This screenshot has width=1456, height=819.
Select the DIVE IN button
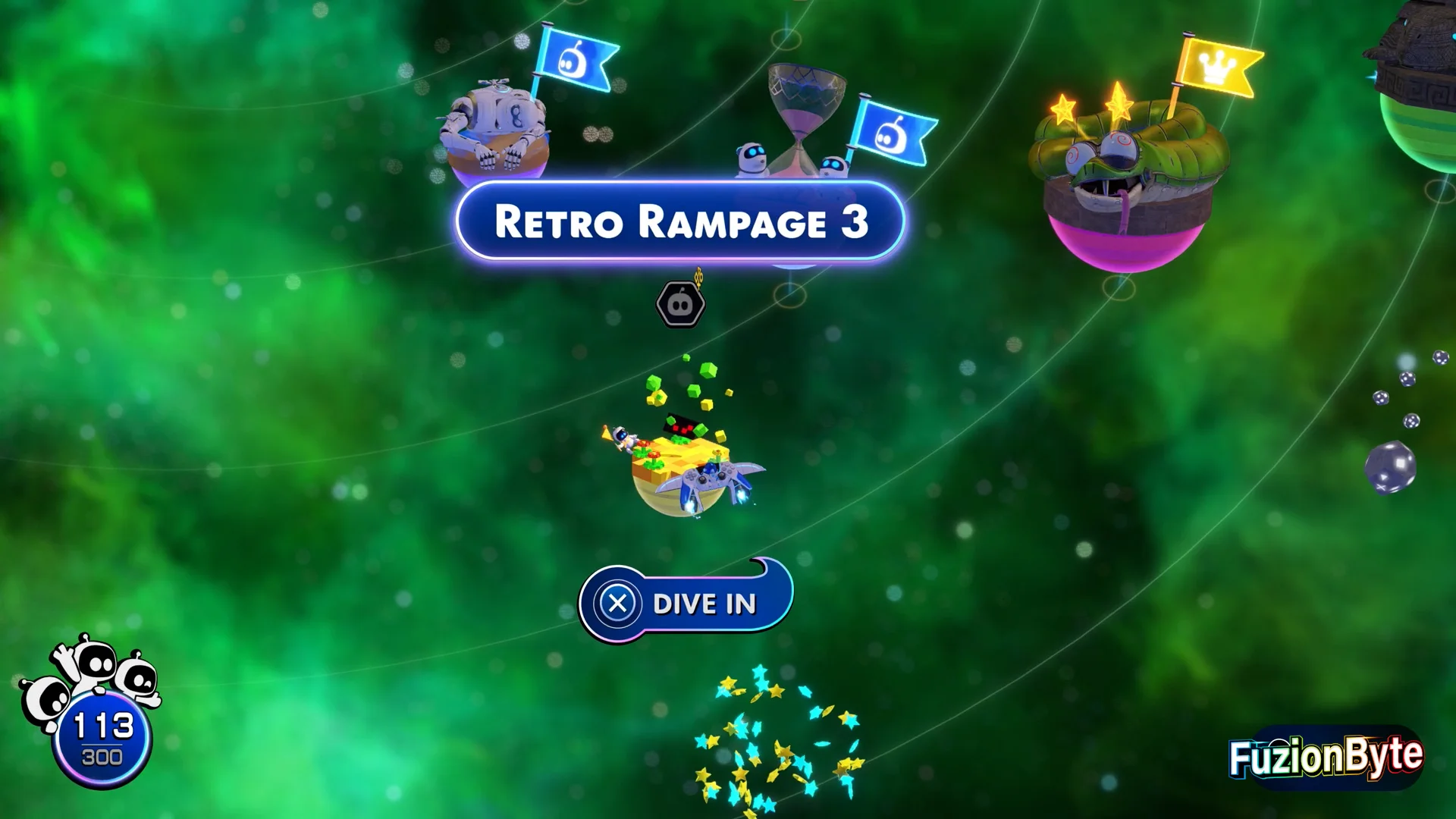(x=686, y=604)
